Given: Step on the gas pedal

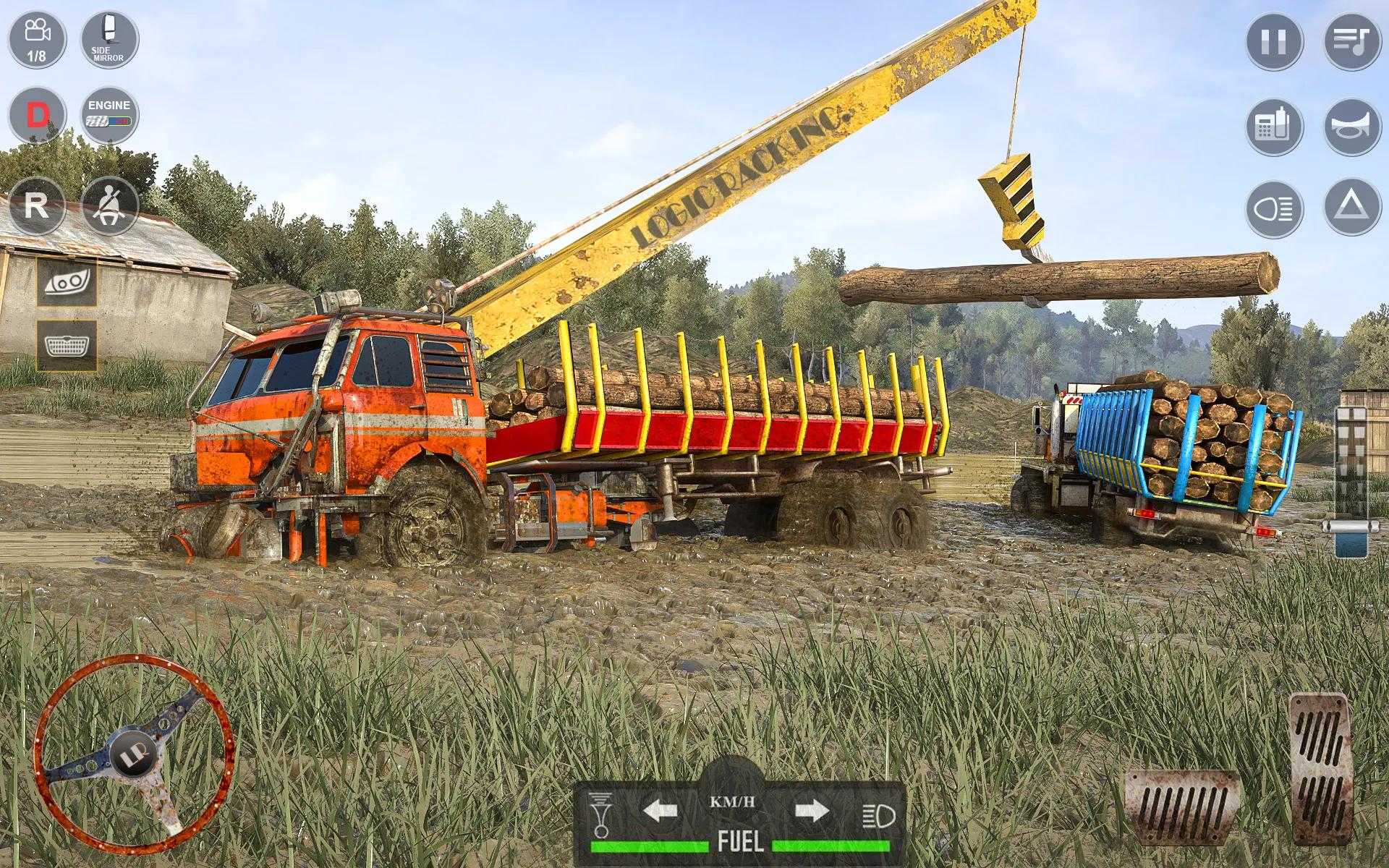Looking at the screenshot, I should (x=1320, y=769).
